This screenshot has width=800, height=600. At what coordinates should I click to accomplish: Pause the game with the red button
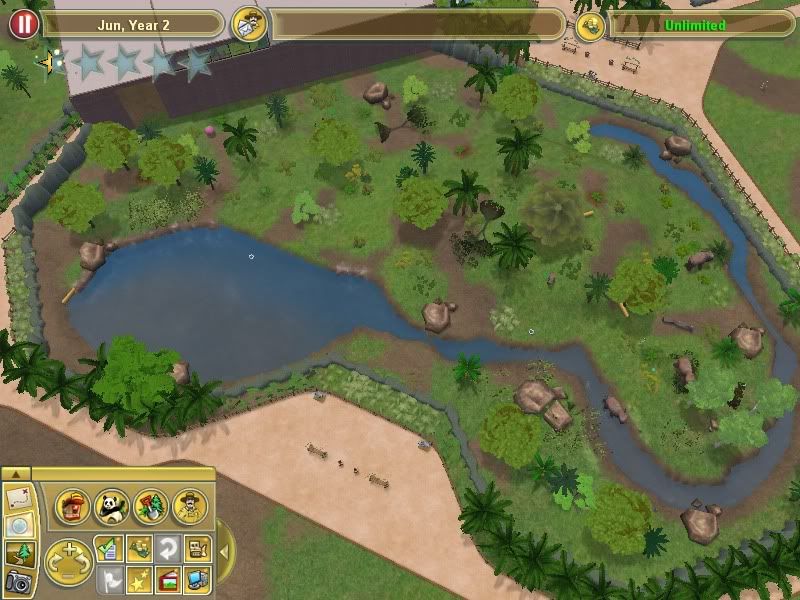(x=22, y=23)
